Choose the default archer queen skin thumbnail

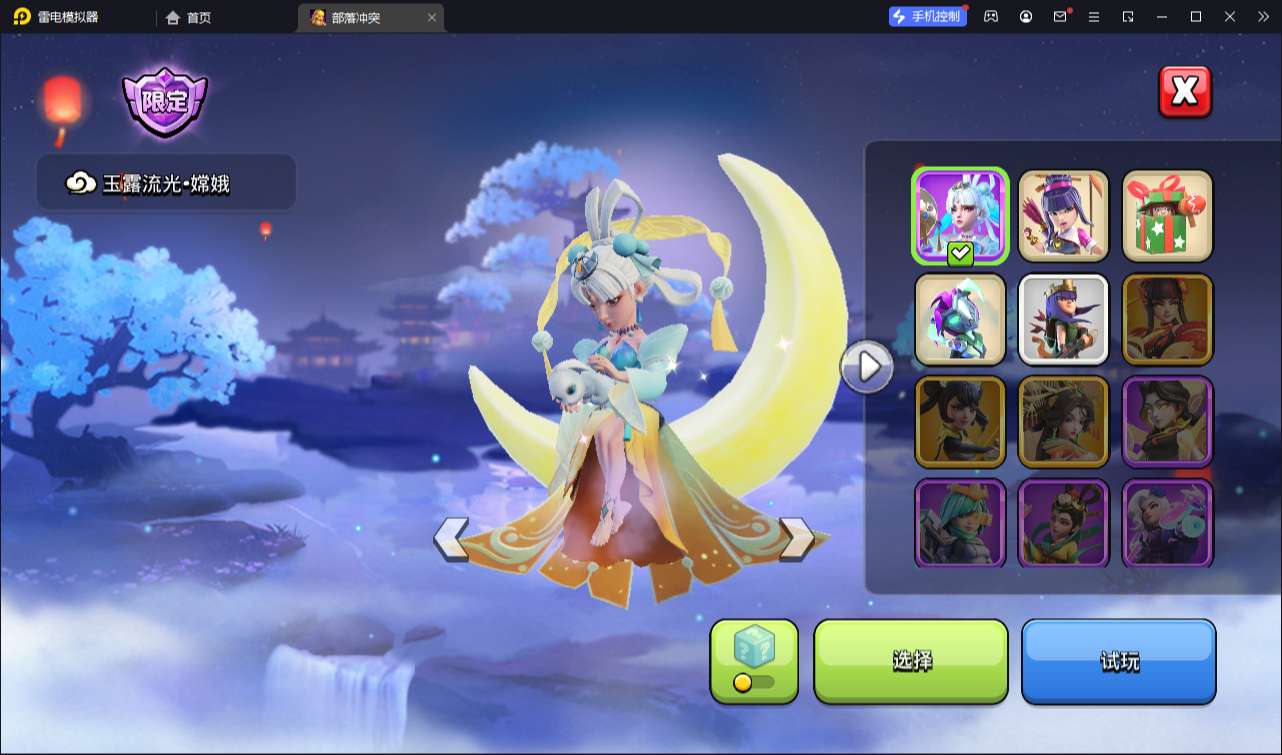1064,319
